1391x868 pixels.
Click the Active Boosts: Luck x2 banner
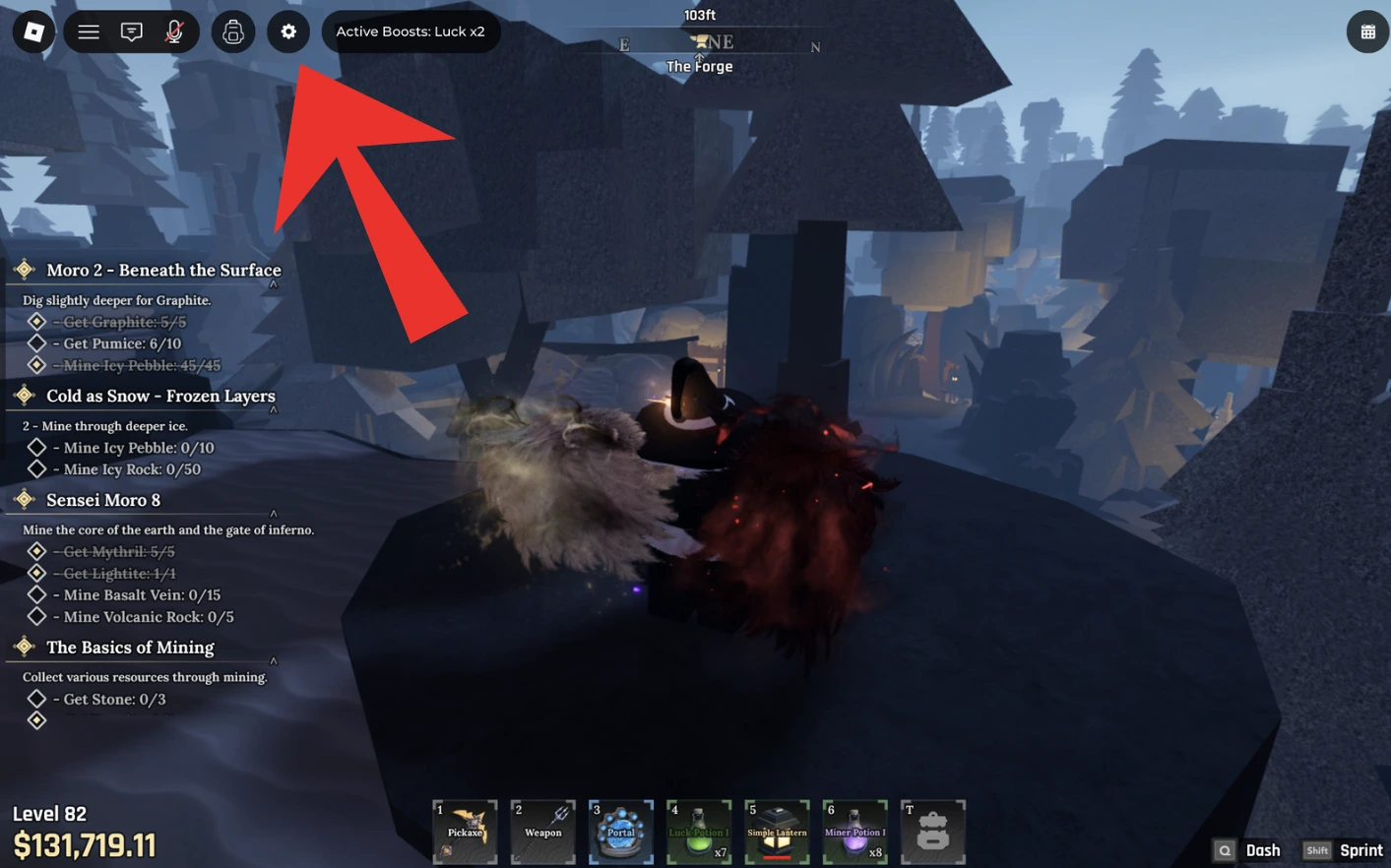[411, 31]
